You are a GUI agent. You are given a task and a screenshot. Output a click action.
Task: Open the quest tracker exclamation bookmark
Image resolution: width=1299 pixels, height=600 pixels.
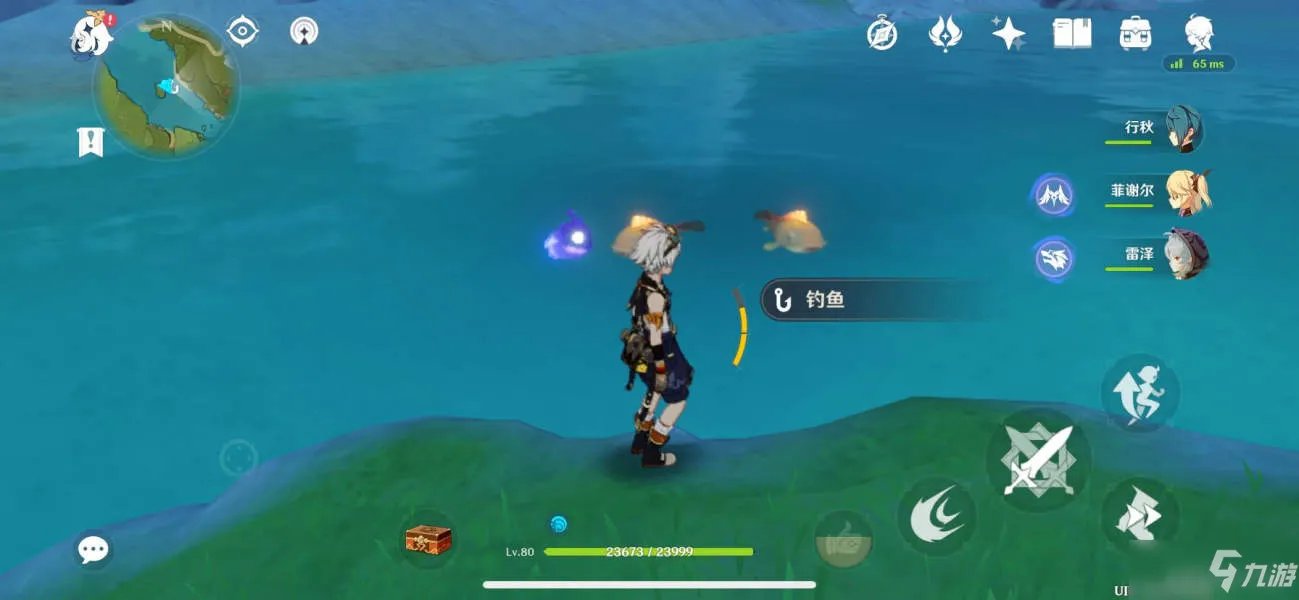click(x=91, y=142)
